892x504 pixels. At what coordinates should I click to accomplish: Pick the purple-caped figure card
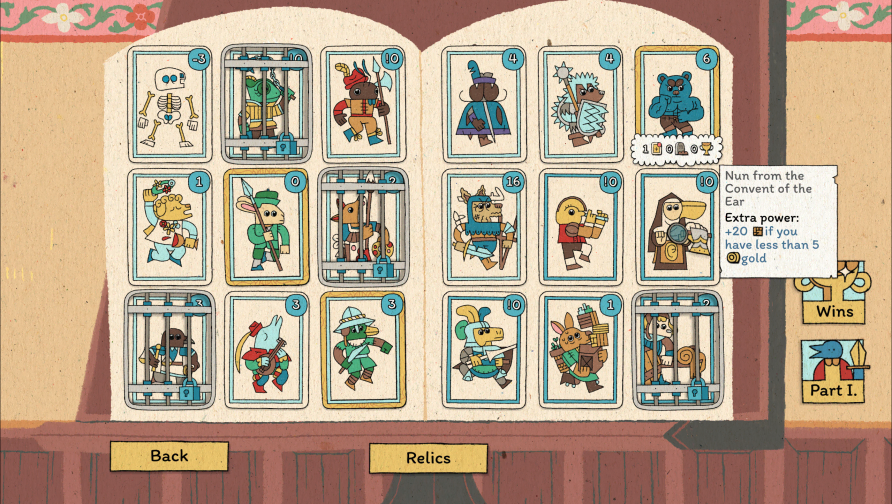pyautogui.click(x=484, y=105)
